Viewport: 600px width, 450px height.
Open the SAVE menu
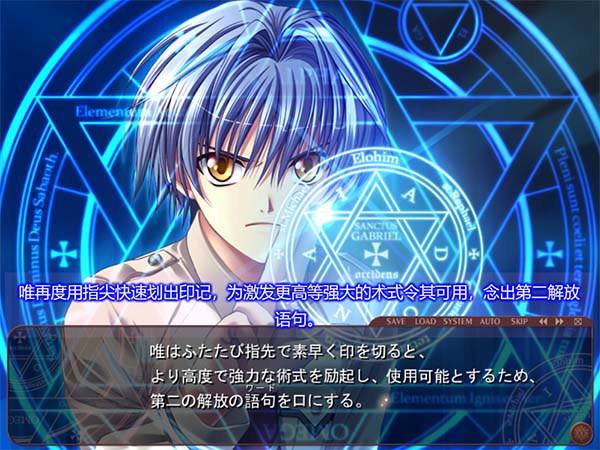396,322
